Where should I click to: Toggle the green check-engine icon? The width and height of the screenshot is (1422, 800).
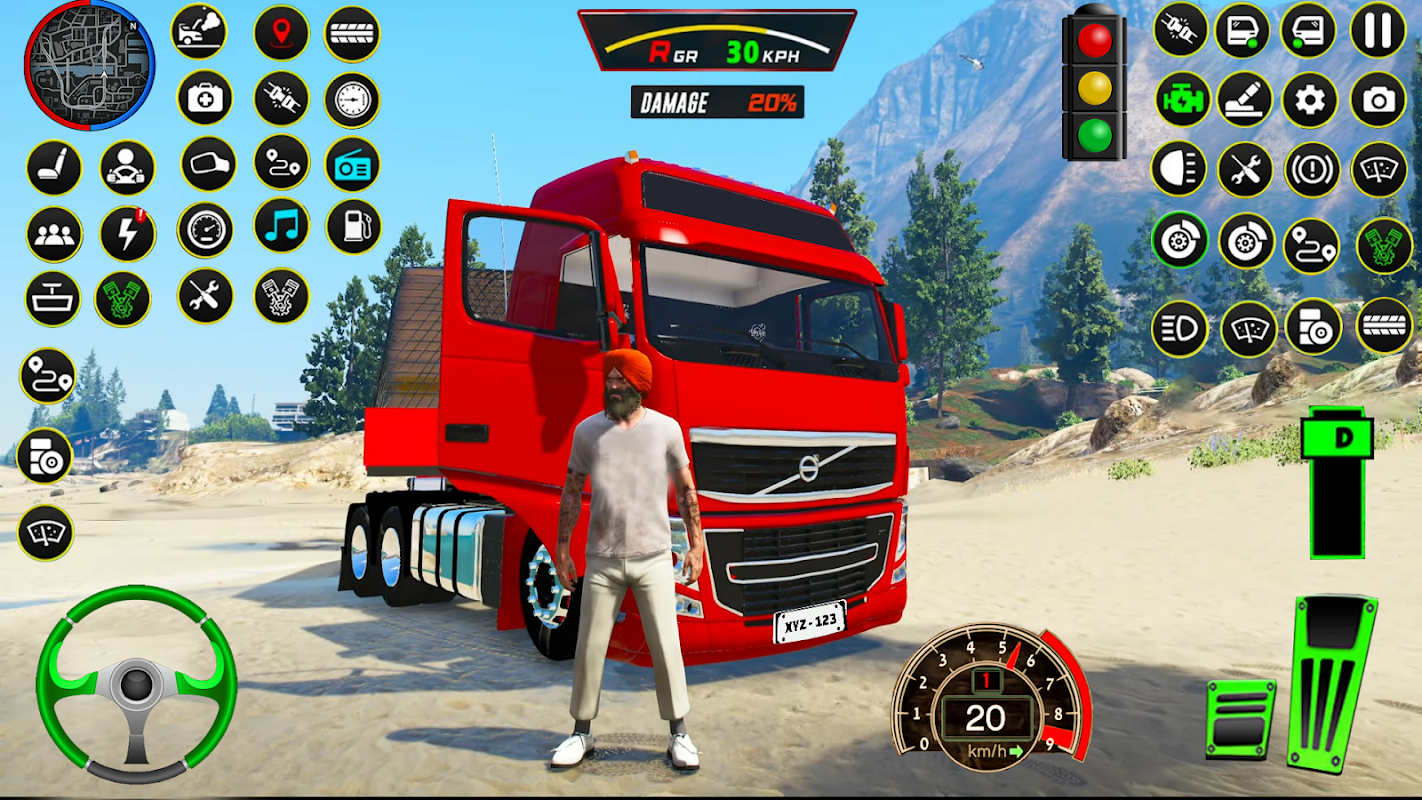click(x=1183, y=99)
